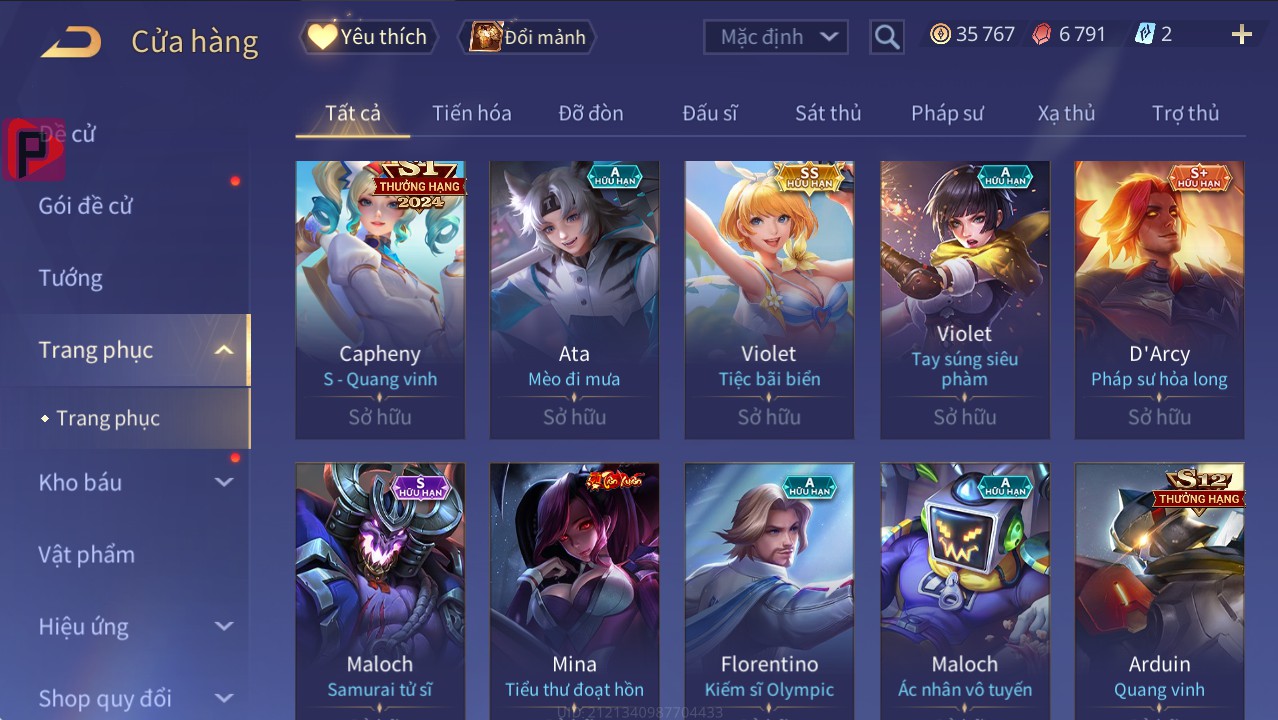
Task: Switch to the Tiến hóa tab
Action: (x=471, y=113)
